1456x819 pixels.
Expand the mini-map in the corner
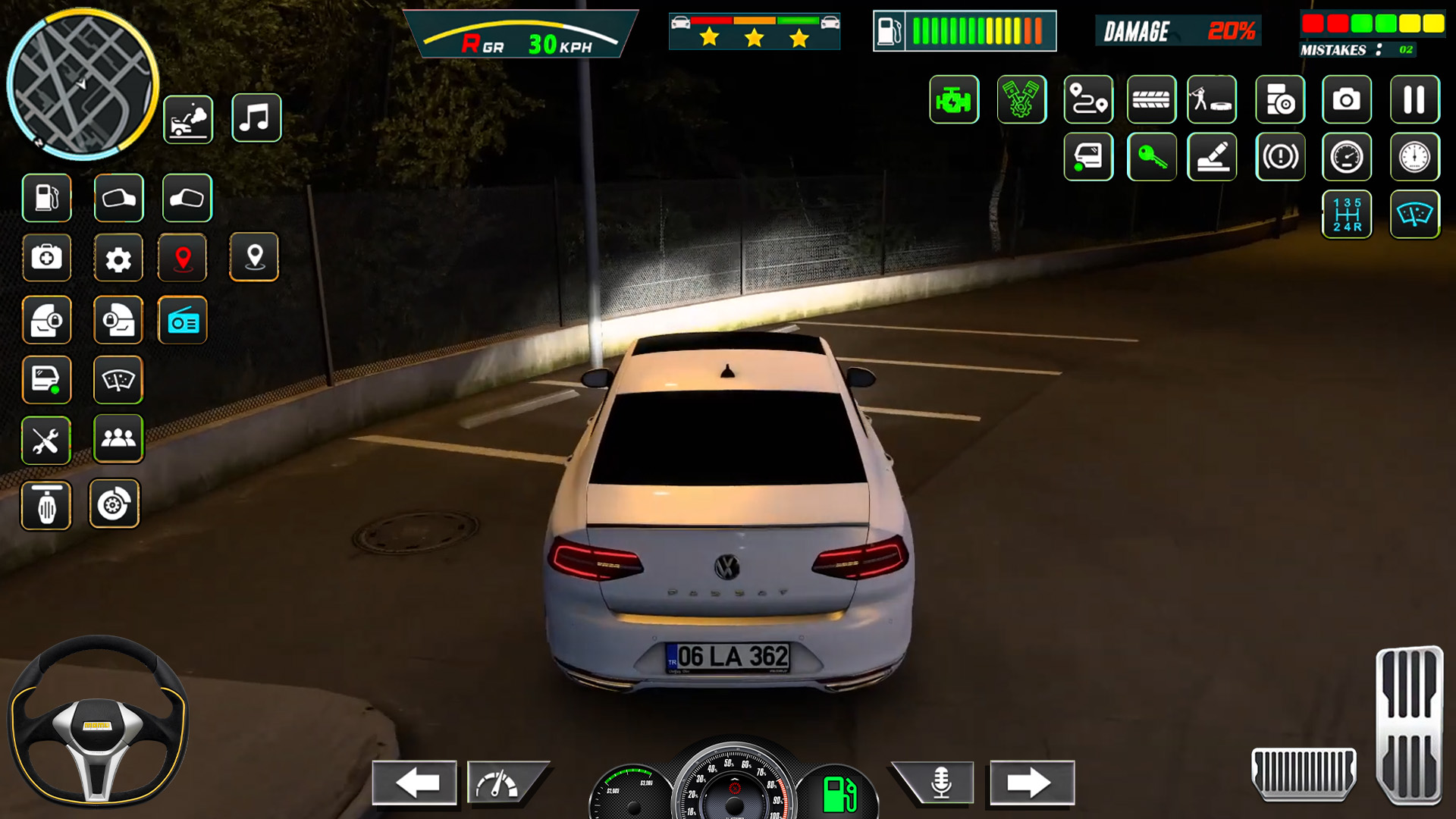[83, 83]
